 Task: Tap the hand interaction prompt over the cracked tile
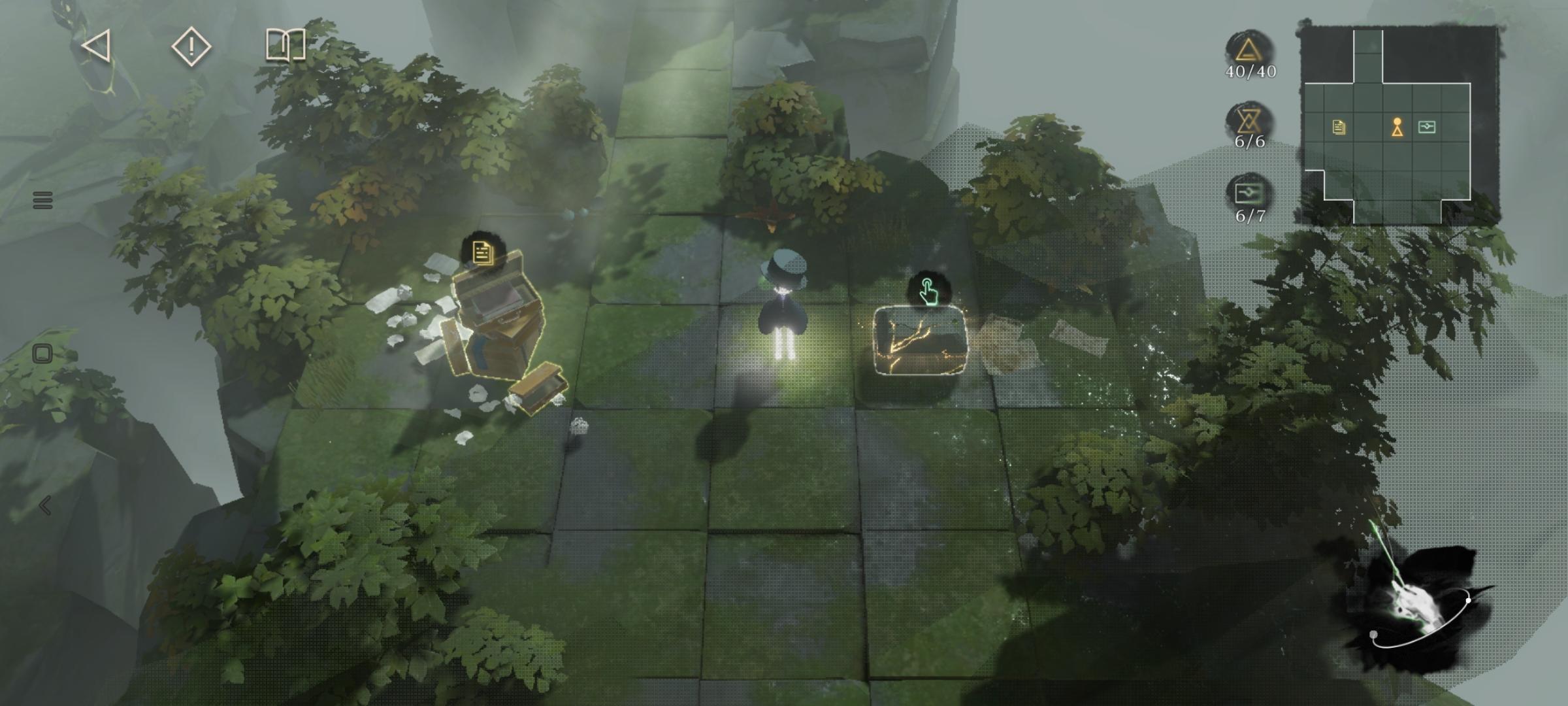coord(927,291)
